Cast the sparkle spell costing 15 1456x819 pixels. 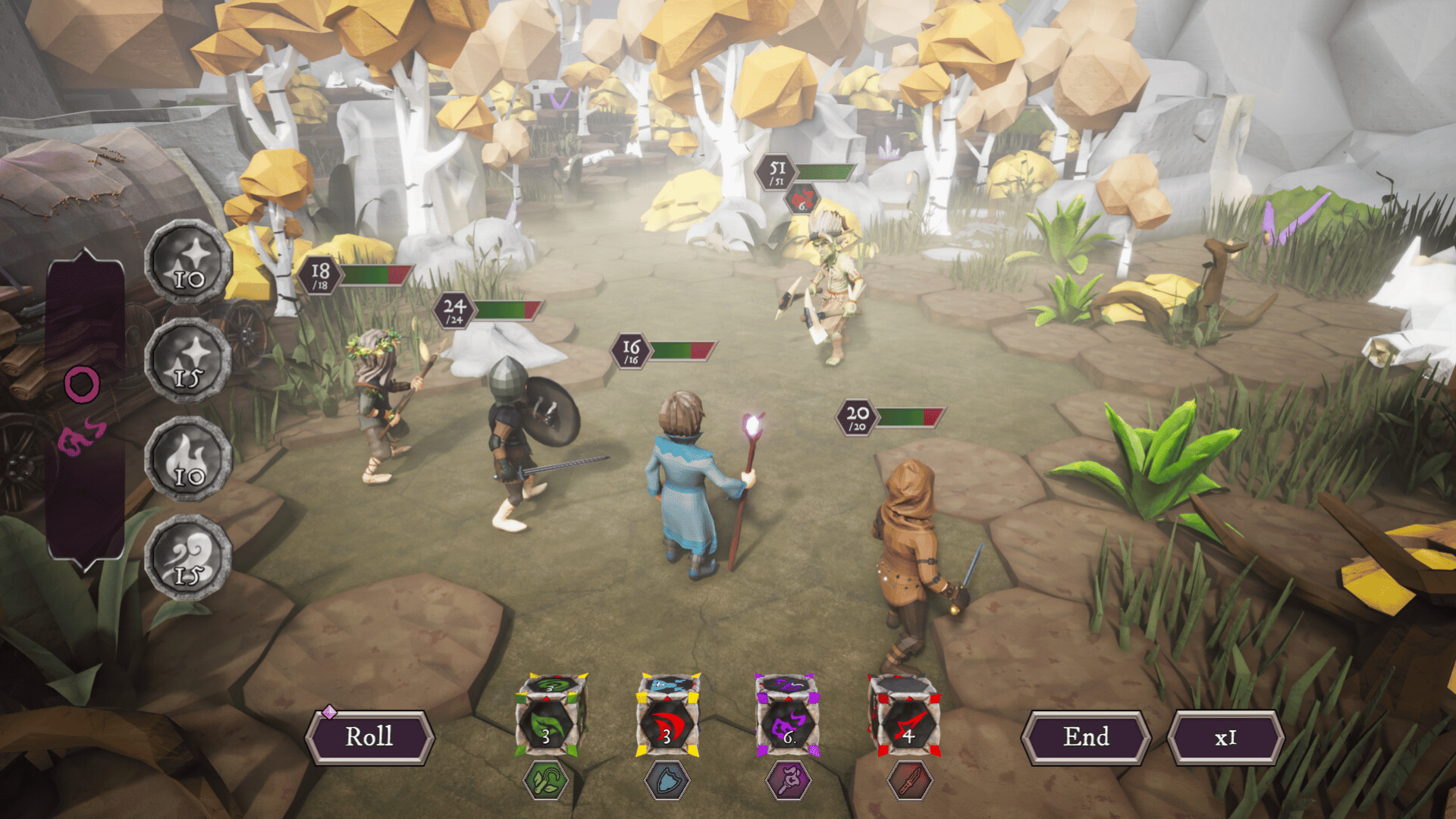(188, 360)
